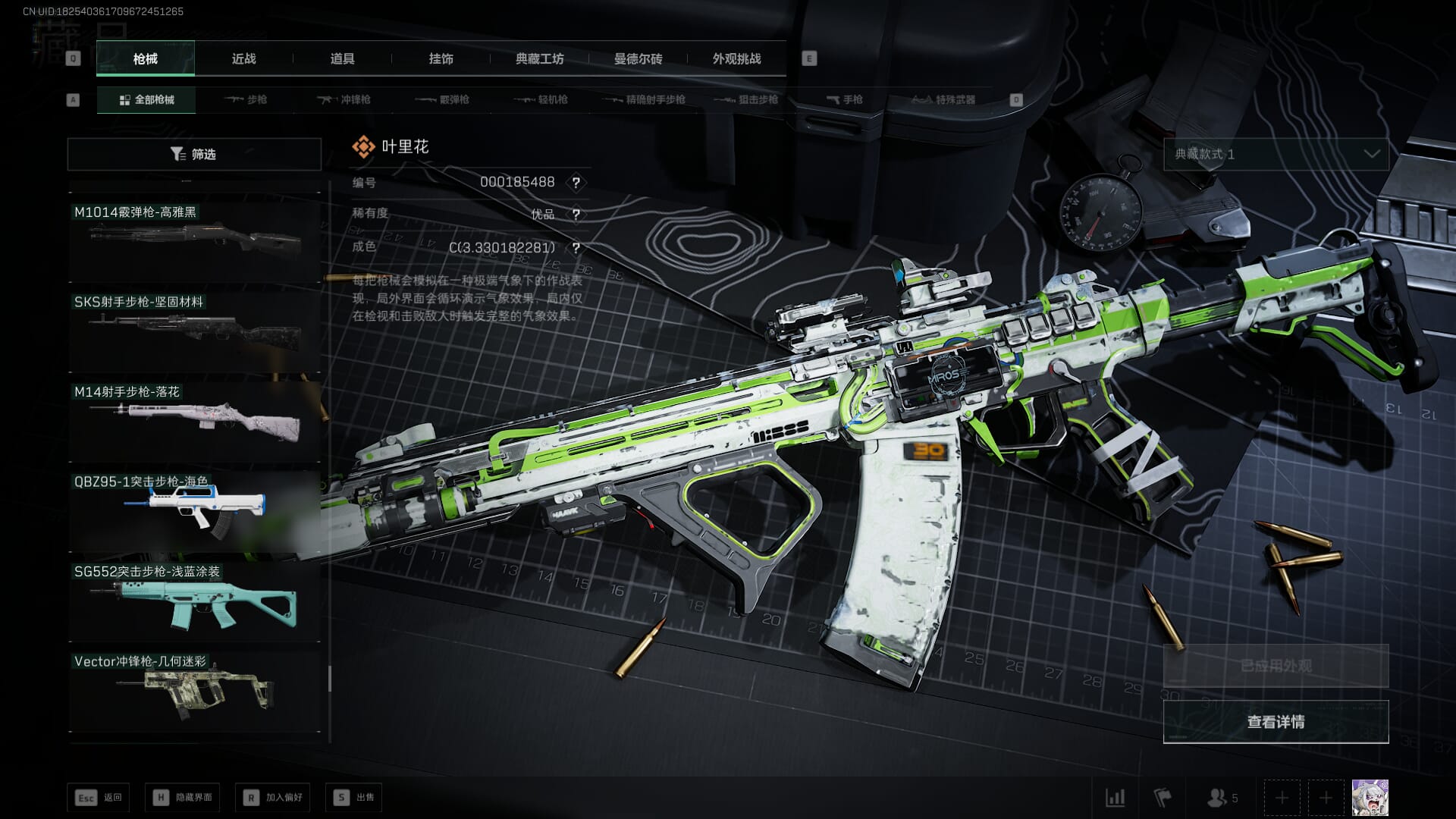
Task: Switch to the 近战 melee tab
Action: (x=243, y=59)
